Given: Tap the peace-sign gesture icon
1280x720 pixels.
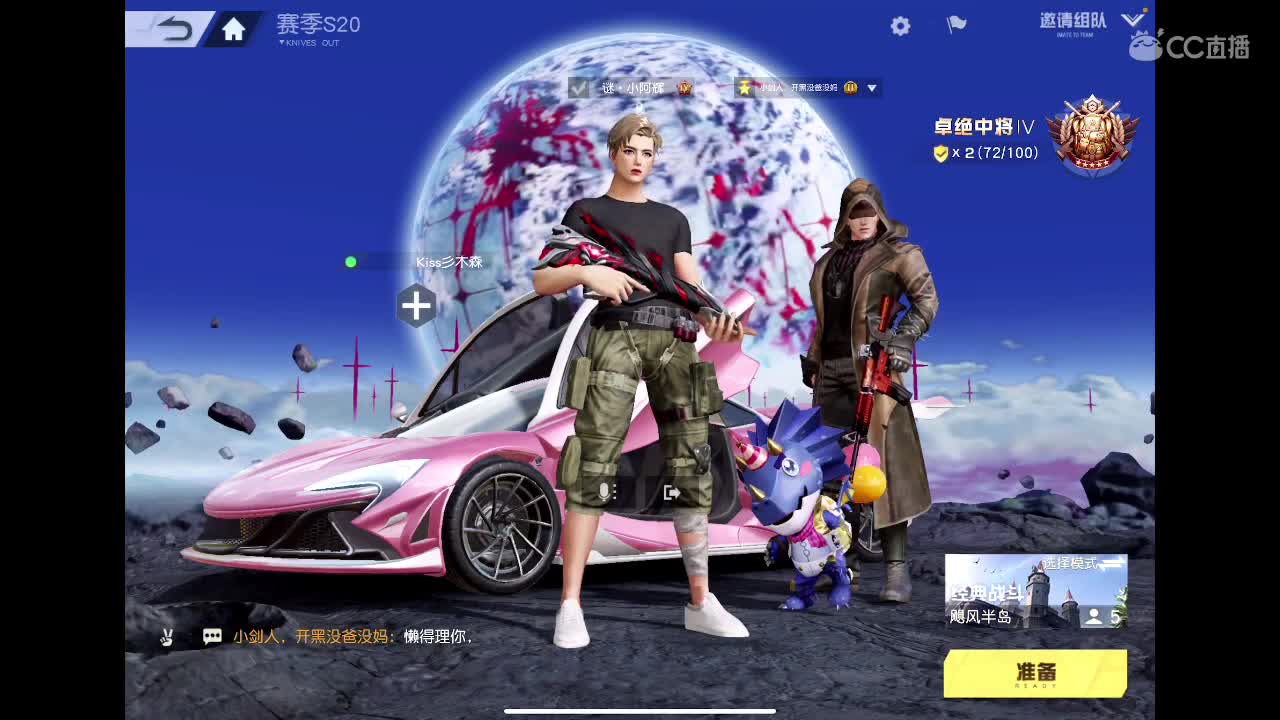Looking at the screenshot, I should tap(168, 635).
